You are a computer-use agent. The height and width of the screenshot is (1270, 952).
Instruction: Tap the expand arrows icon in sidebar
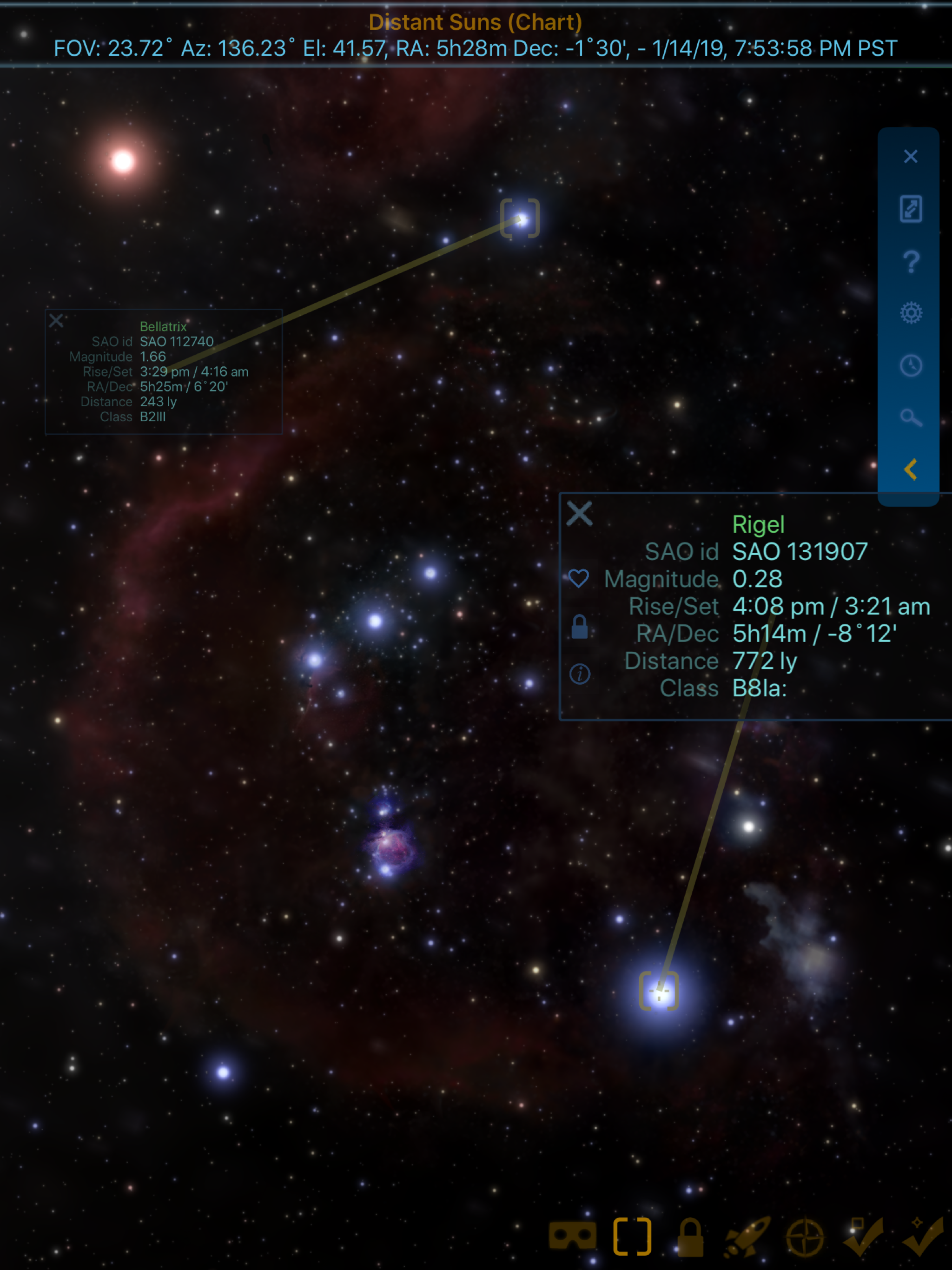tap(911, 209)
